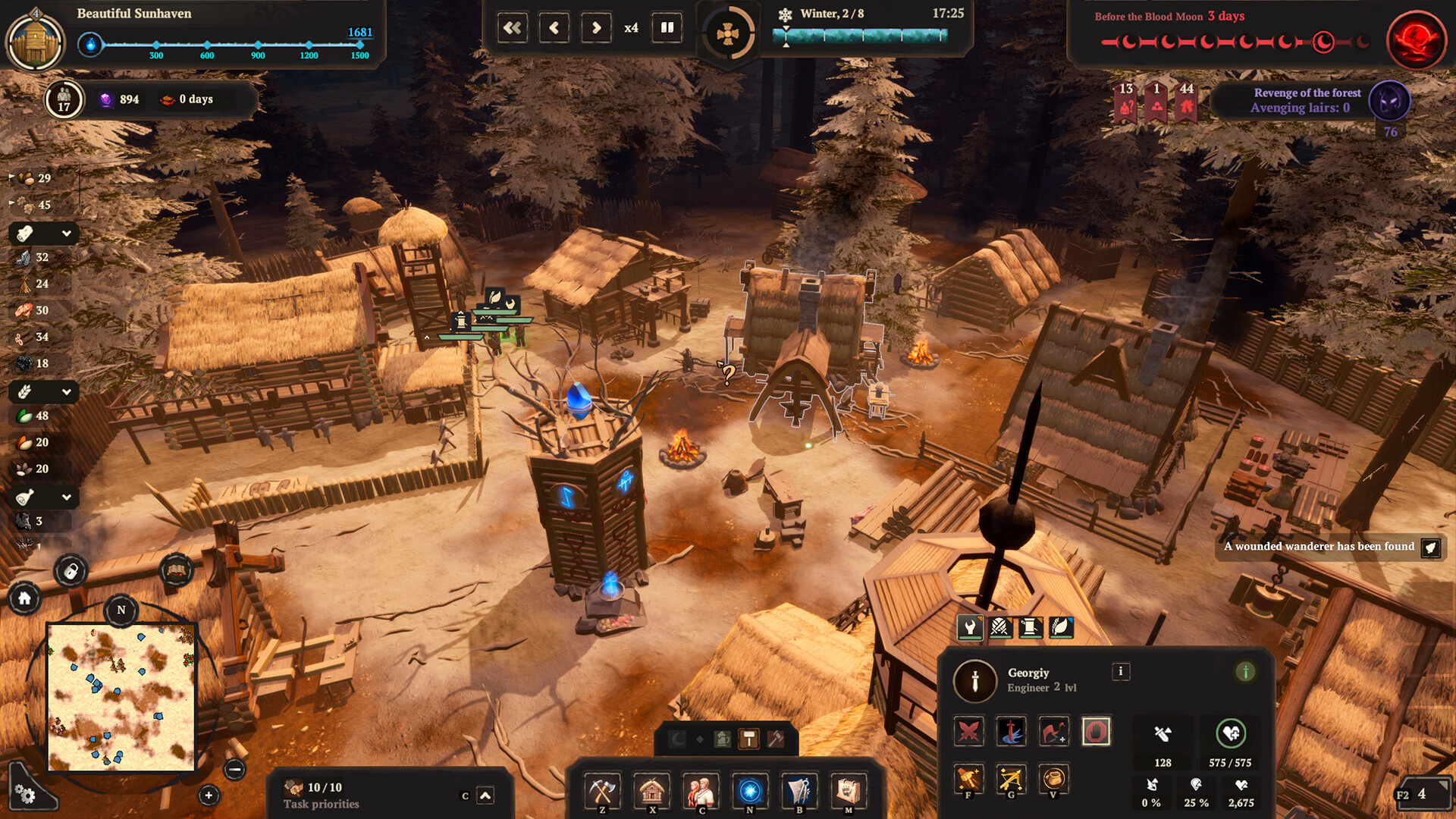Open the bear-paw calendar menu
Viewport: 1456px width, 819px height.
pyautogui.click(x=848, y=791)
